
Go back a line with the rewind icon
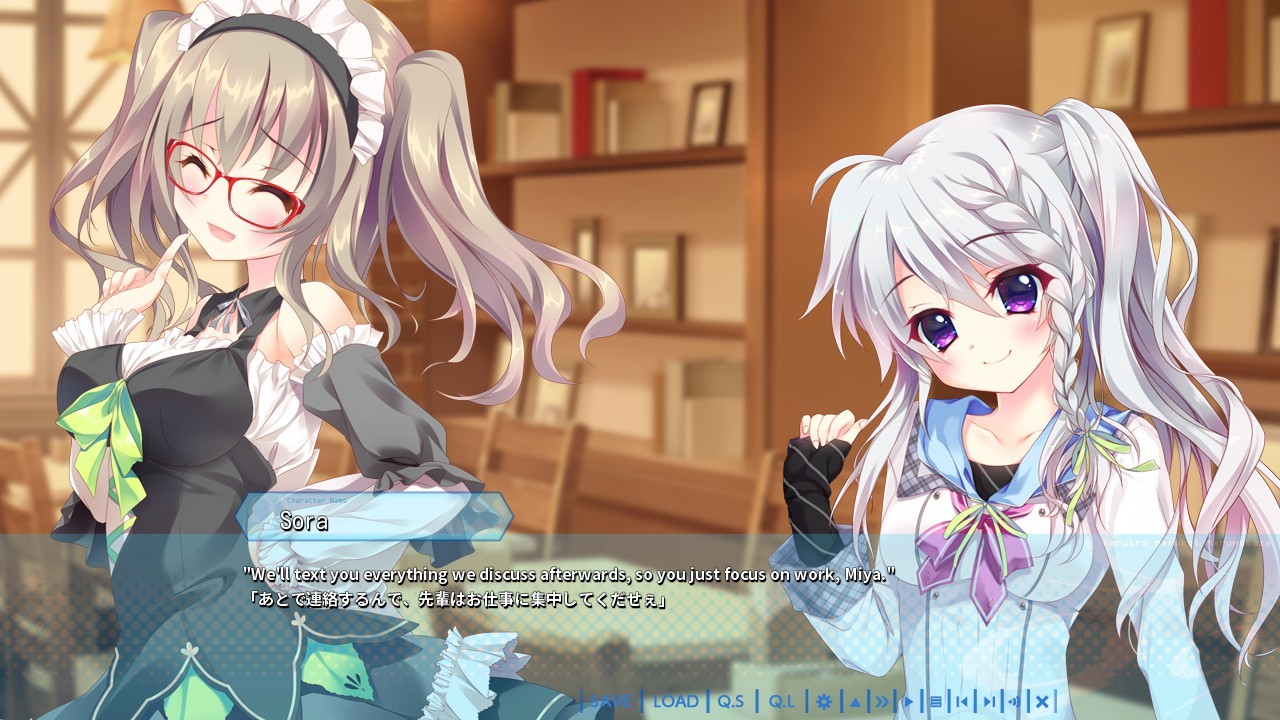962,701
